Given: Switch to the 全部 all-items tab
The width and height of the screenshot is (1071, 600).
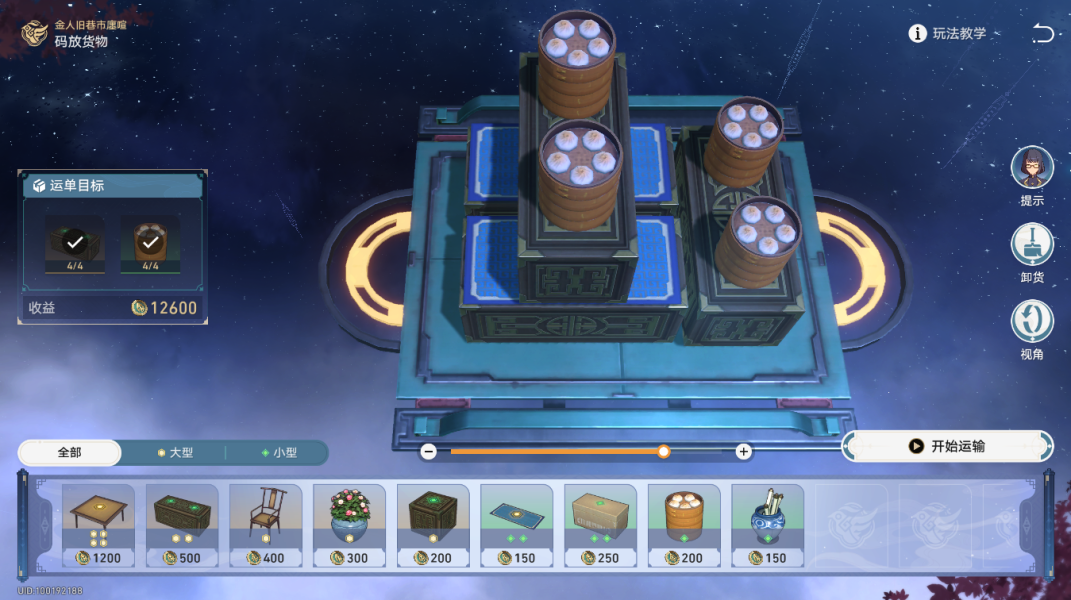Looking at the screenshot, I should (x=70, y=453).
